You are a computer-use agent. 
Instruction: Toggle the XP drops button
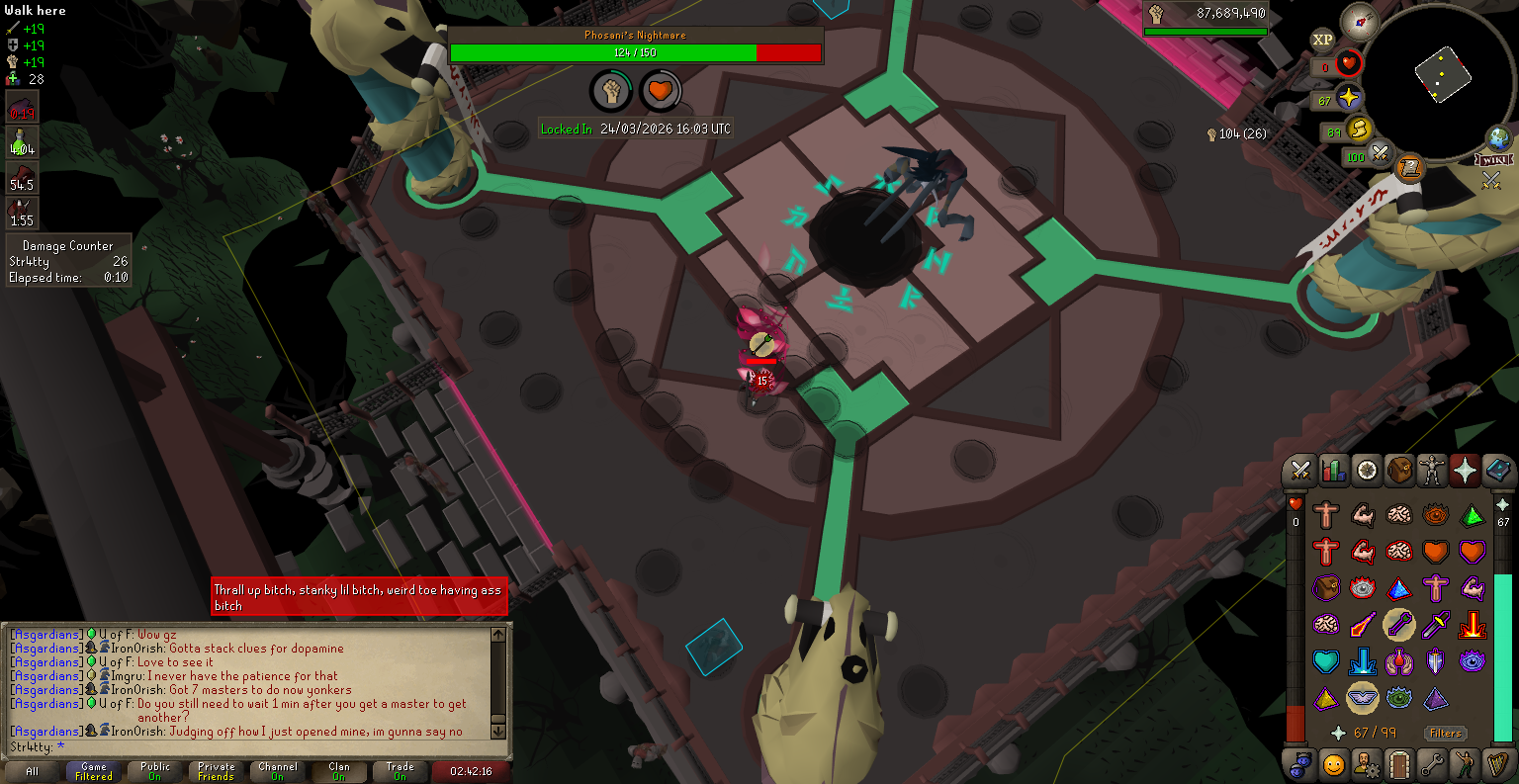(1322, 40)
